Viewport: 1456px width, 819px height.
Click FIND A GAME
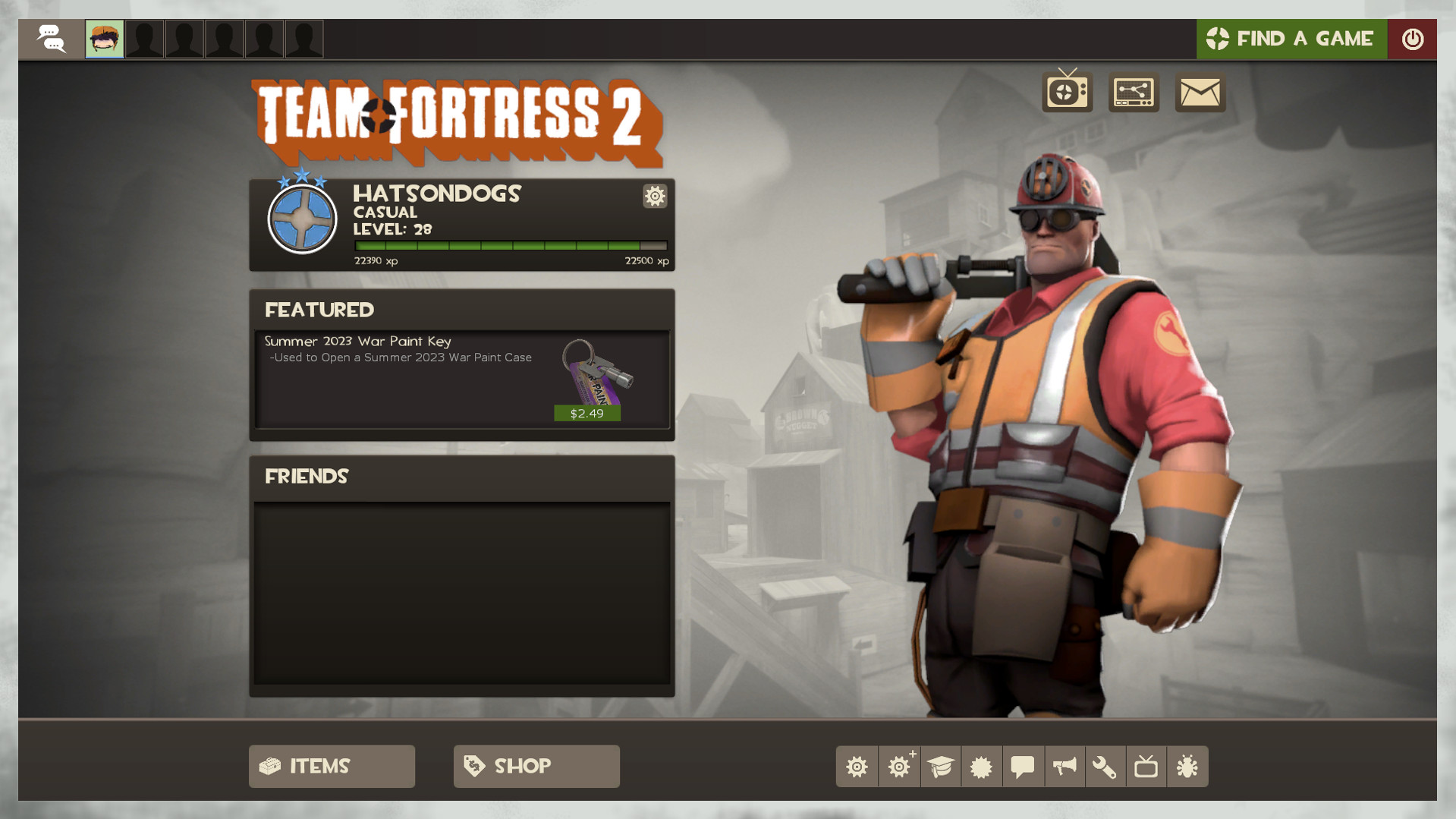(1291, 38)
